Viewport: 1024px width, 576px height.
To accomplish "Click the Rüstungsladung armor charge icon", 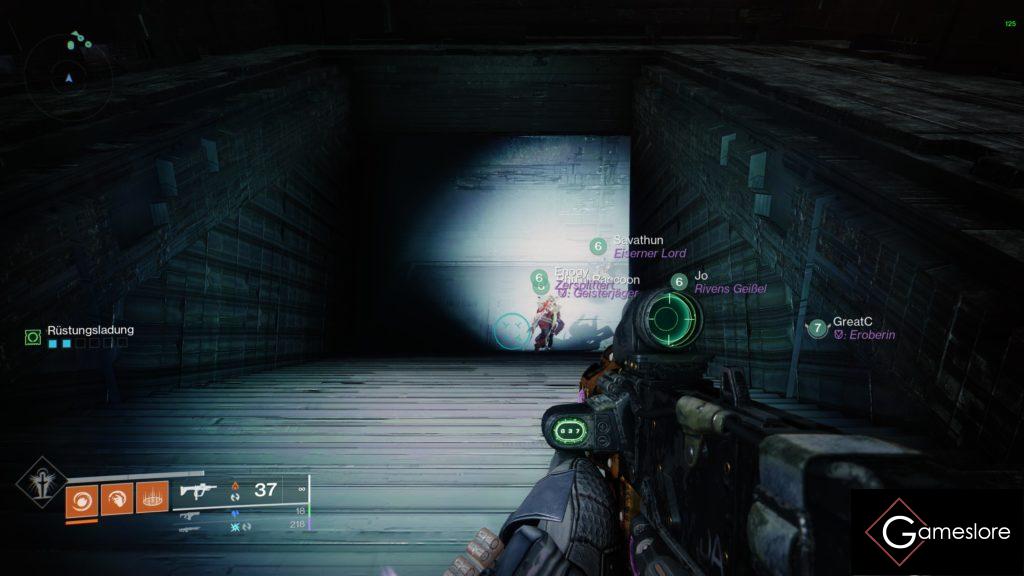I will [x=33, y=338].
